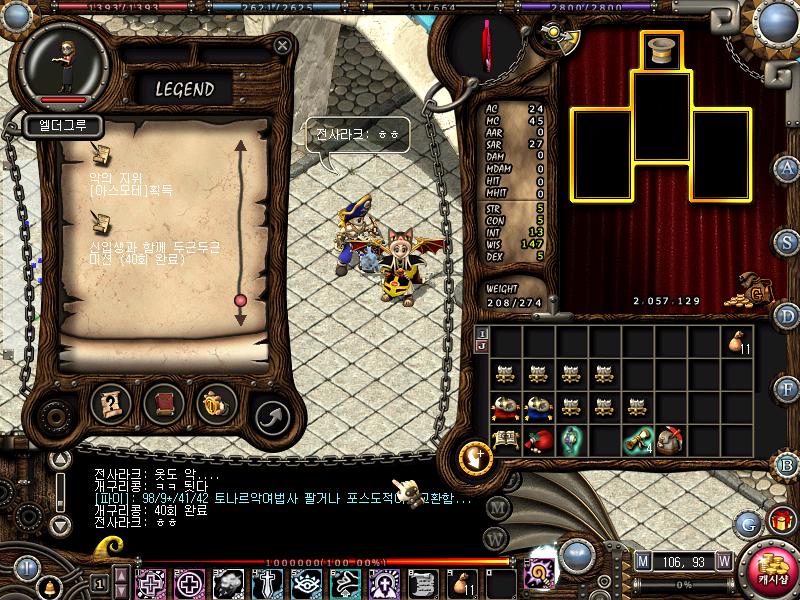800x600 pixels.
Task: Close the Legend panel
Action: click(283, 45)
